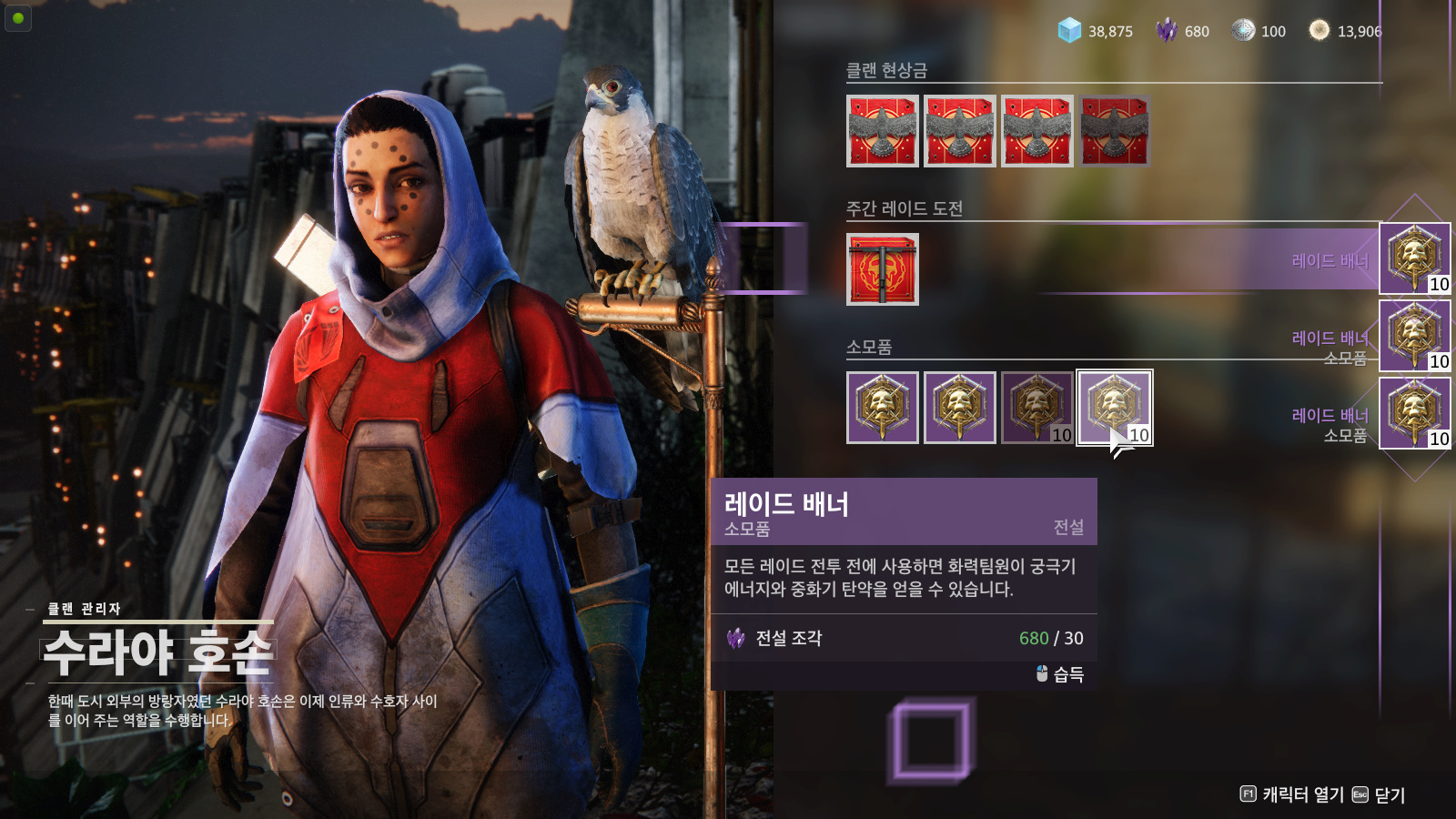This screenshot has width=1456, height=819.
Task: Select the weekly raid challenge red chest
Action: (x=882, y=269)
